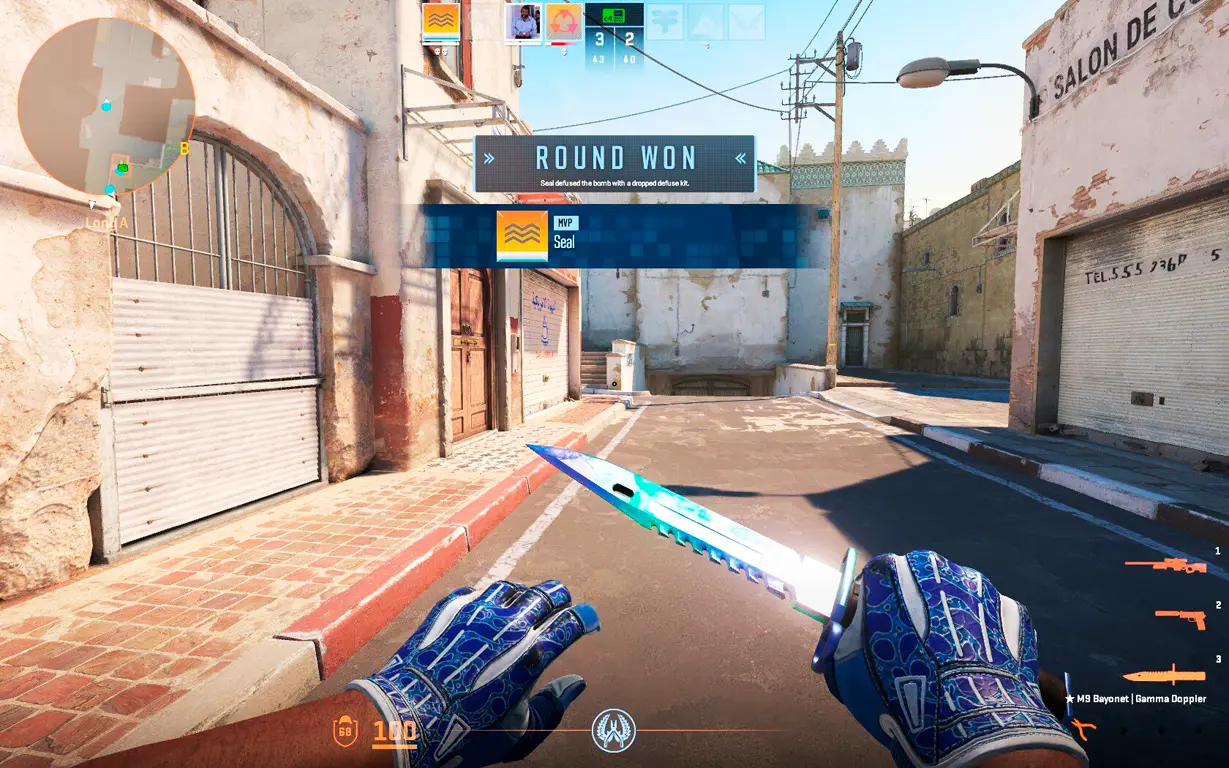This screenshot has height=768, width=1229.
Task: Click the pink circular-arrows player avatar
Action: [x=564, y=22]
